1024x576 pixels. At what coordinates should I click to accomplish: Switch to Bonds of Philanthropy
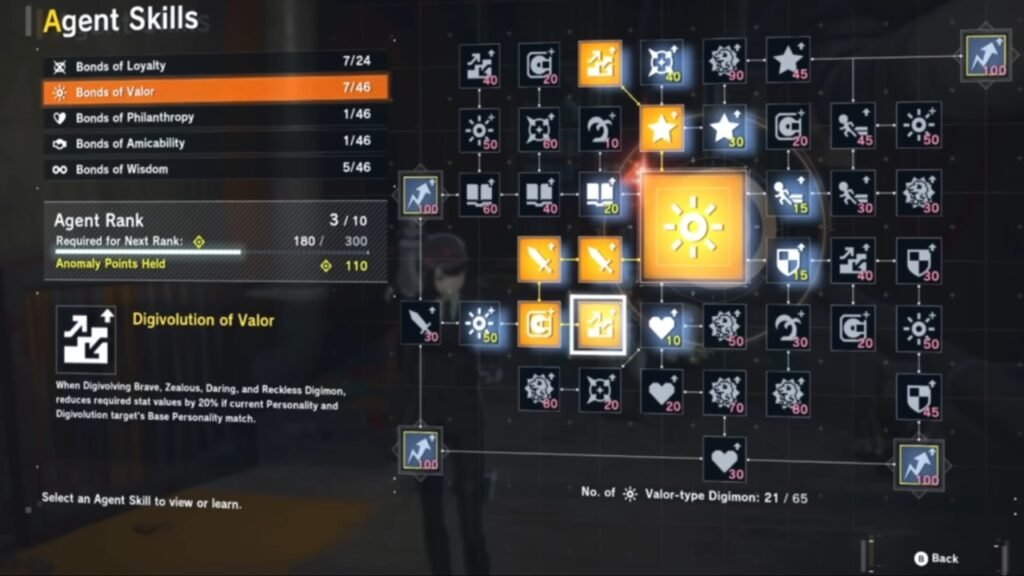tap(214, 117)
